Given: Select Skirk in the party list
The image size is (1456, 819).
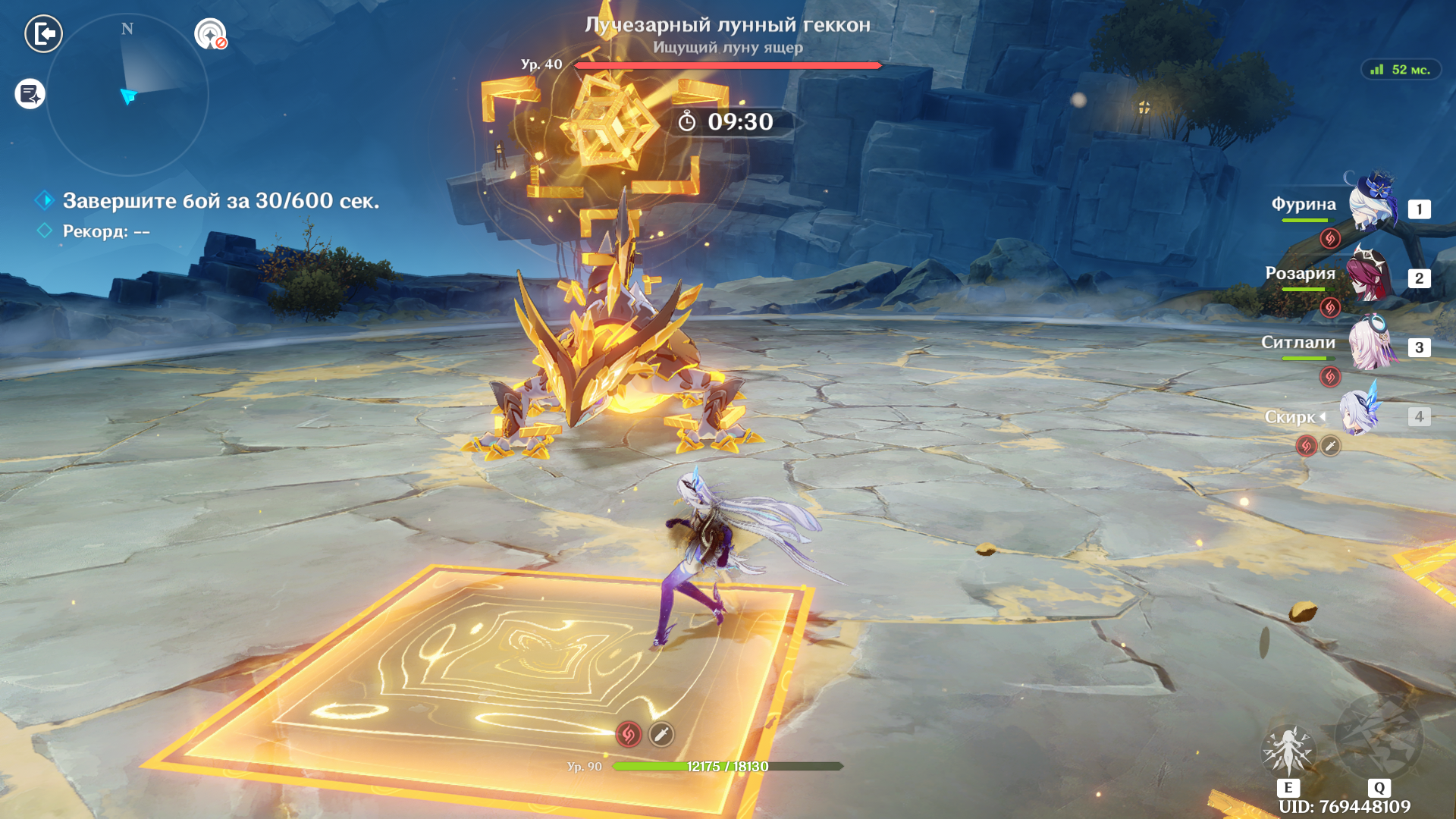Looking at the screenshot, I should (1360, 415).
